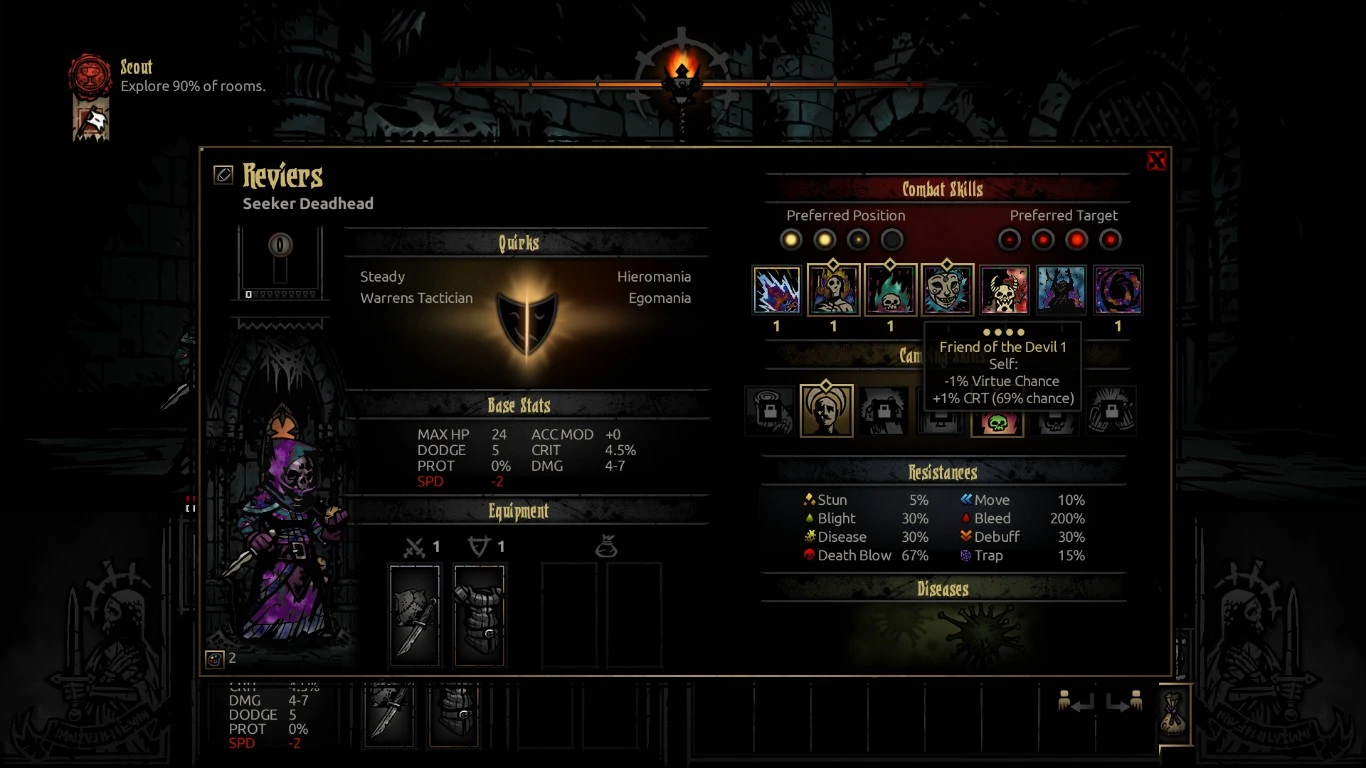The height and width of the screenshot is (768, 1366).
Task: Select the purple swirling vortex skill
Action: (1118, 290)
